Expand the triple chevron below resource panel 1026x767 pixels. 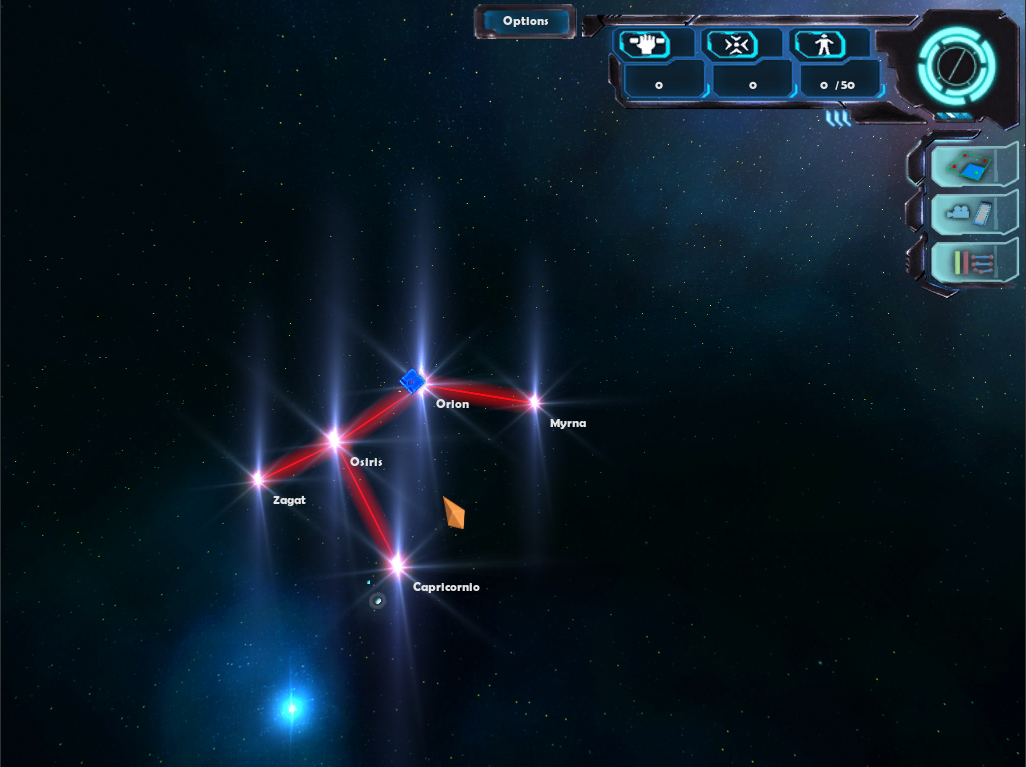[838, 119]
